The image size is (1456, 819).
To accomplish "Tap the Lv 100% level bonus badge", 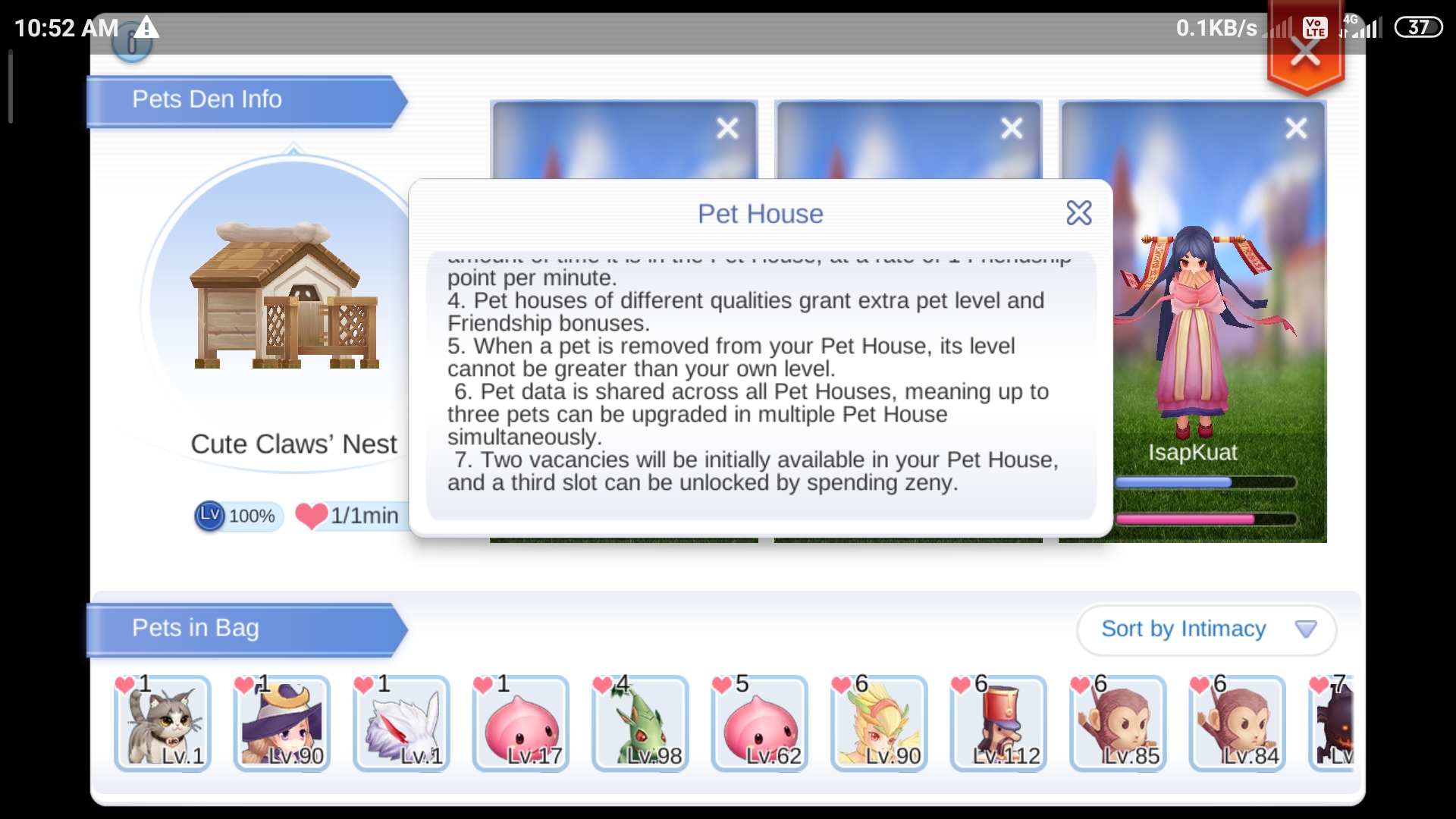I will pyautogui.click(x=237, y=516).
